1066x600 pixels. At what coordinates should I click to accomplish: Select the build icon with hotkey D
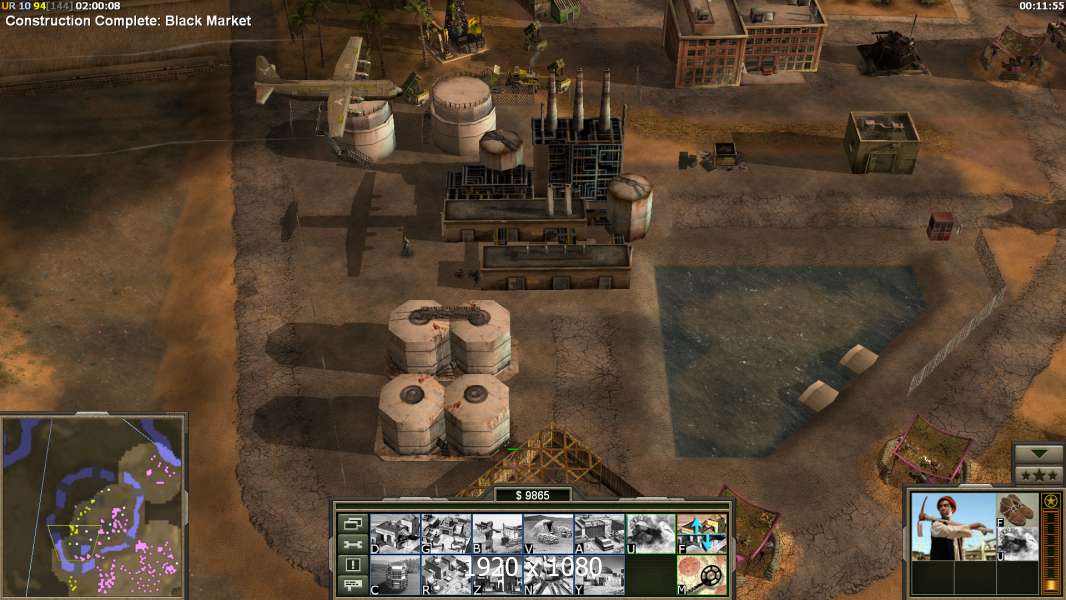point(395,534)
